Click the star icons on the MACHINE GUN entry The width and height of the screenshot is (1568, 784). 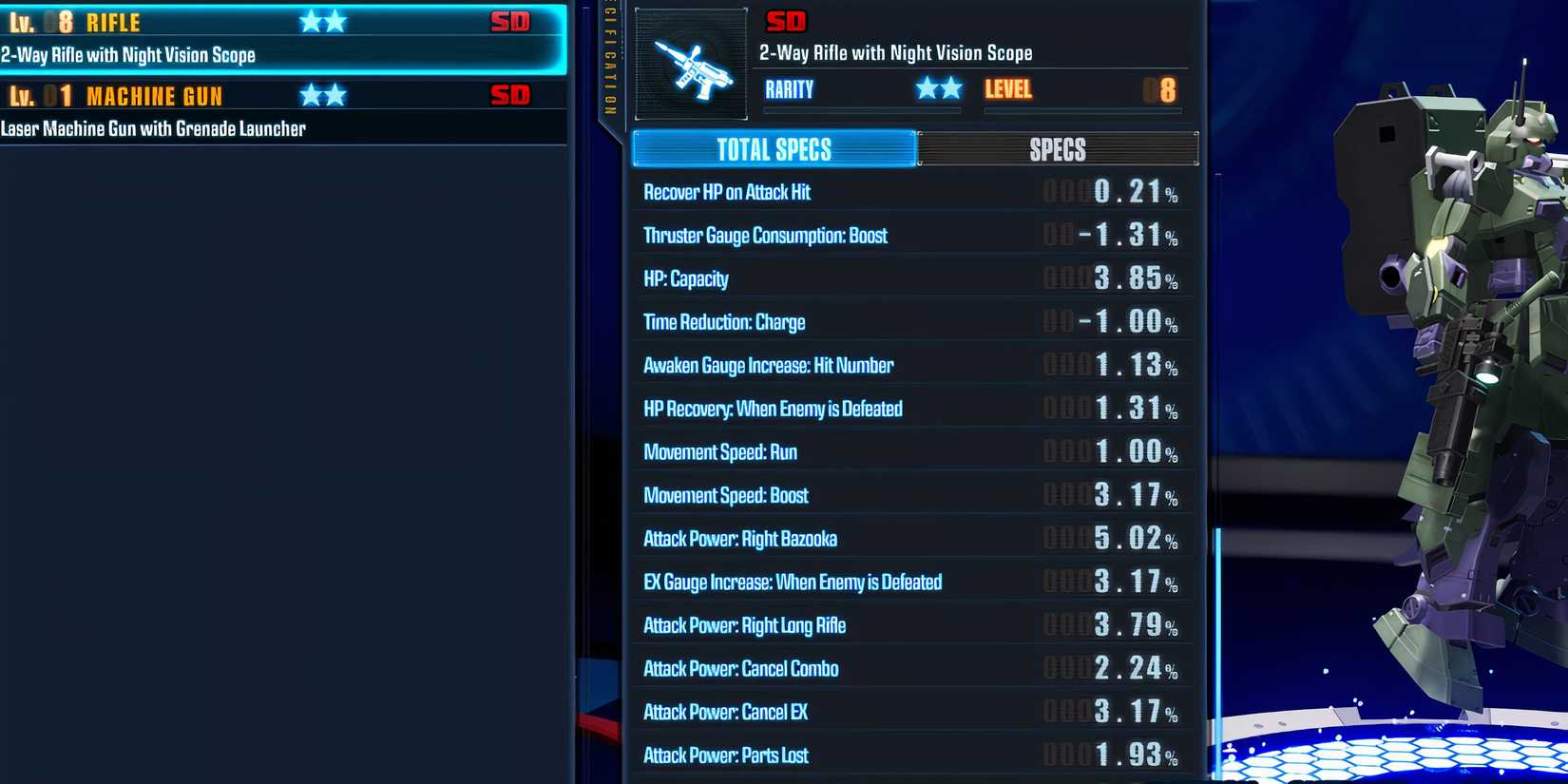(x=323, y=95)
